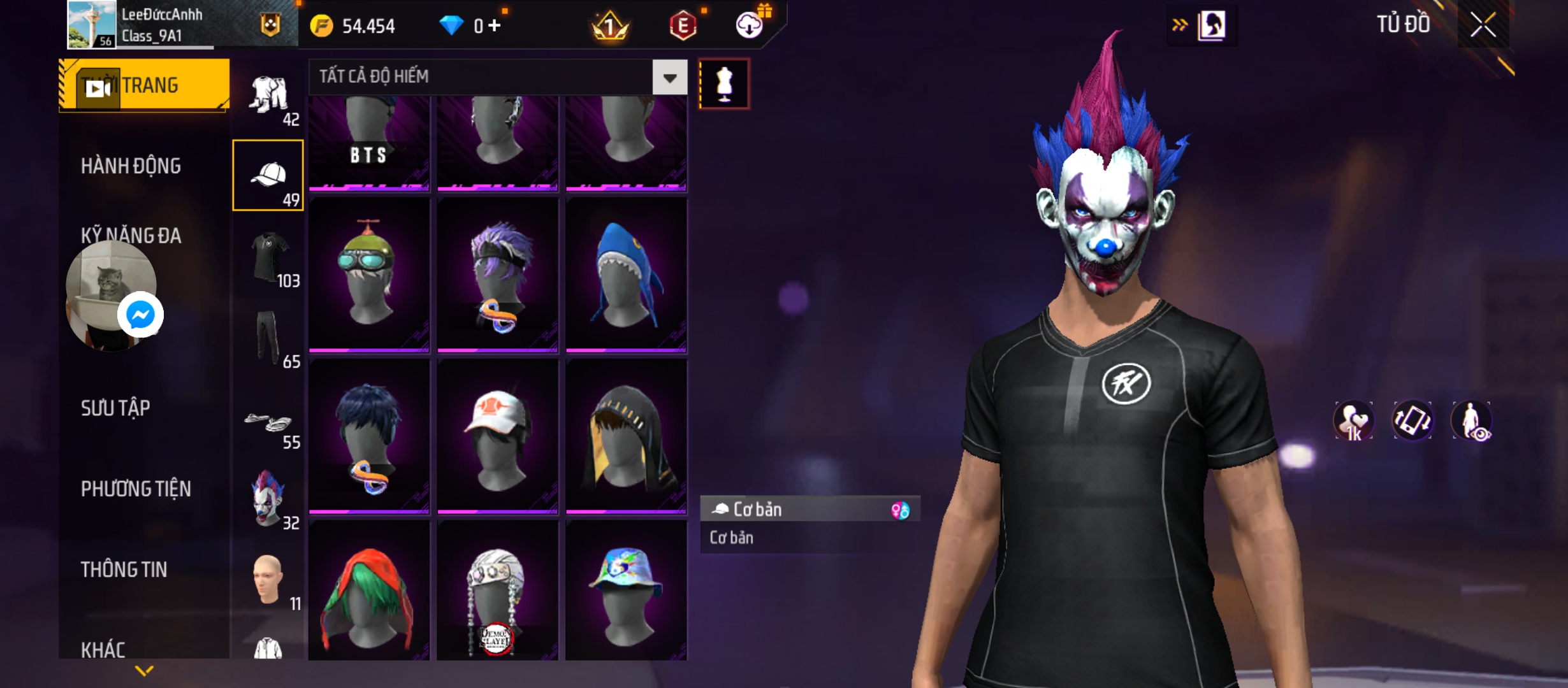Go to PHƯƠNG TIỆN menu
1568x688 pixels.
point(136,489)
